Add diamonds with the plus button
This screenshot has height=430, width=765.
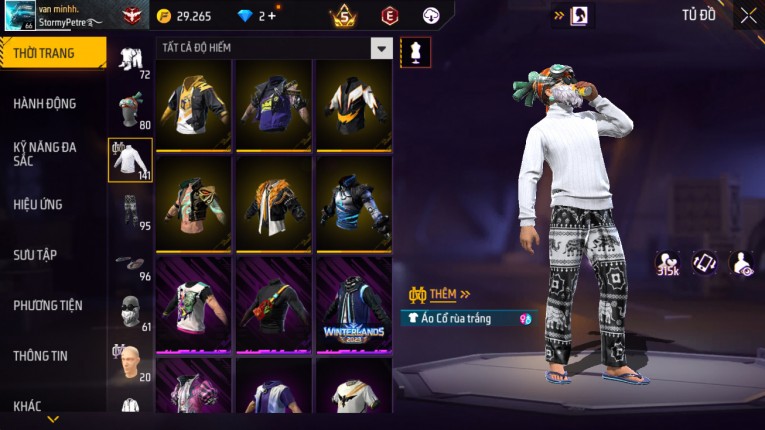271,16
